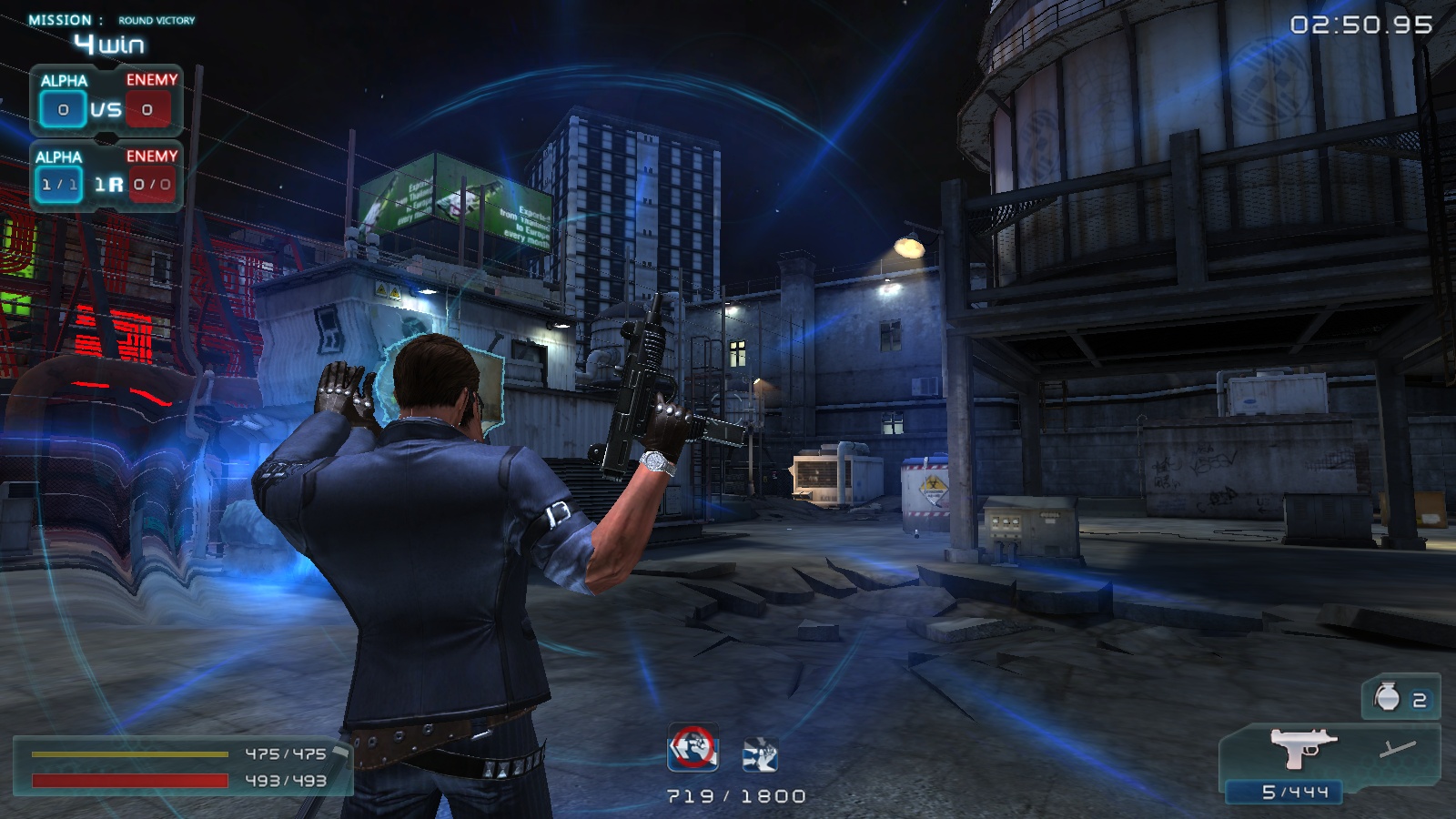Click the red prohibited-action skill icon

pyautogui.click(x=692, y=747)
